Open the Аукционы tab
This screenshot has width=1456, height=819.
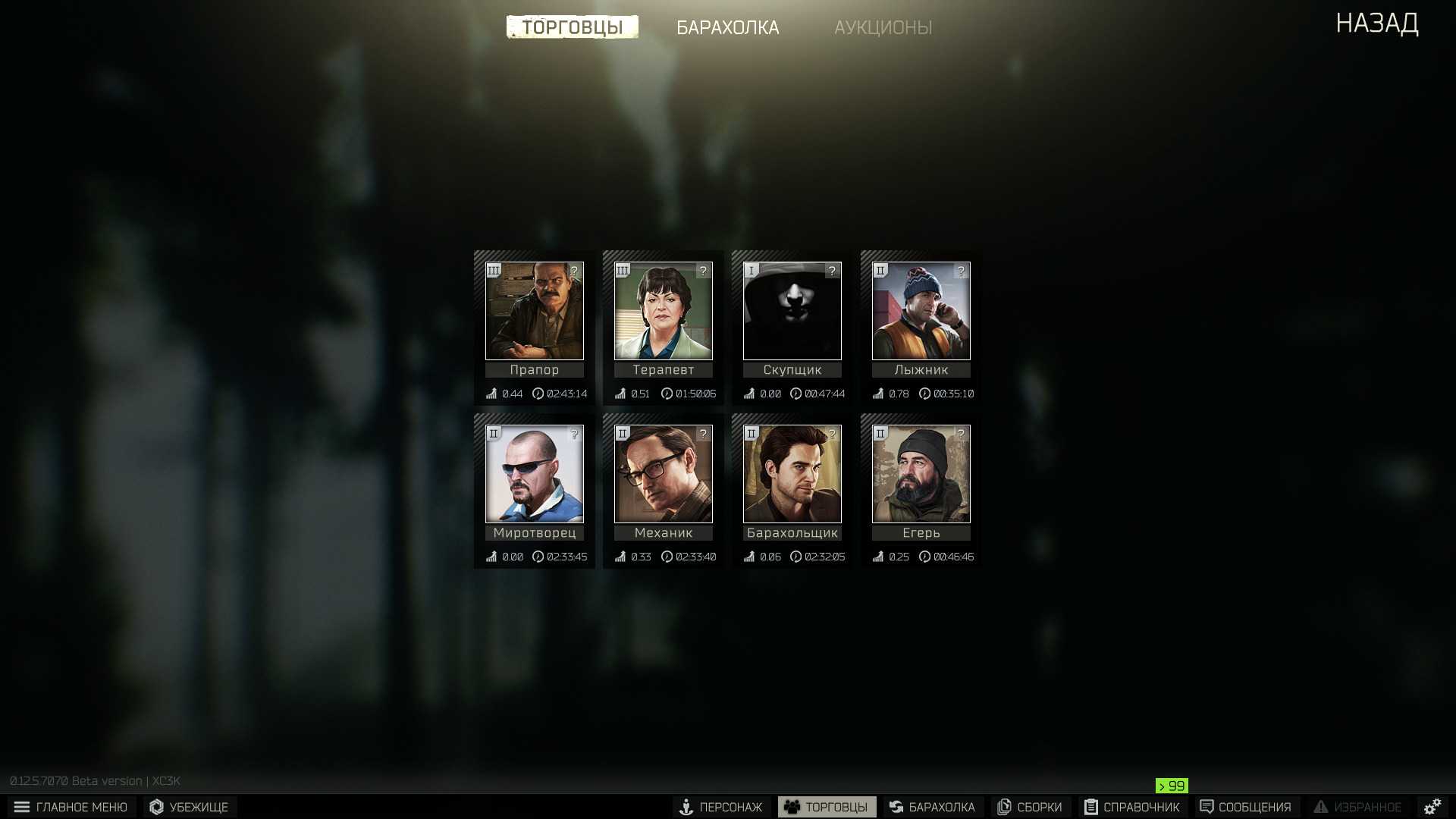tap(883, 27)
